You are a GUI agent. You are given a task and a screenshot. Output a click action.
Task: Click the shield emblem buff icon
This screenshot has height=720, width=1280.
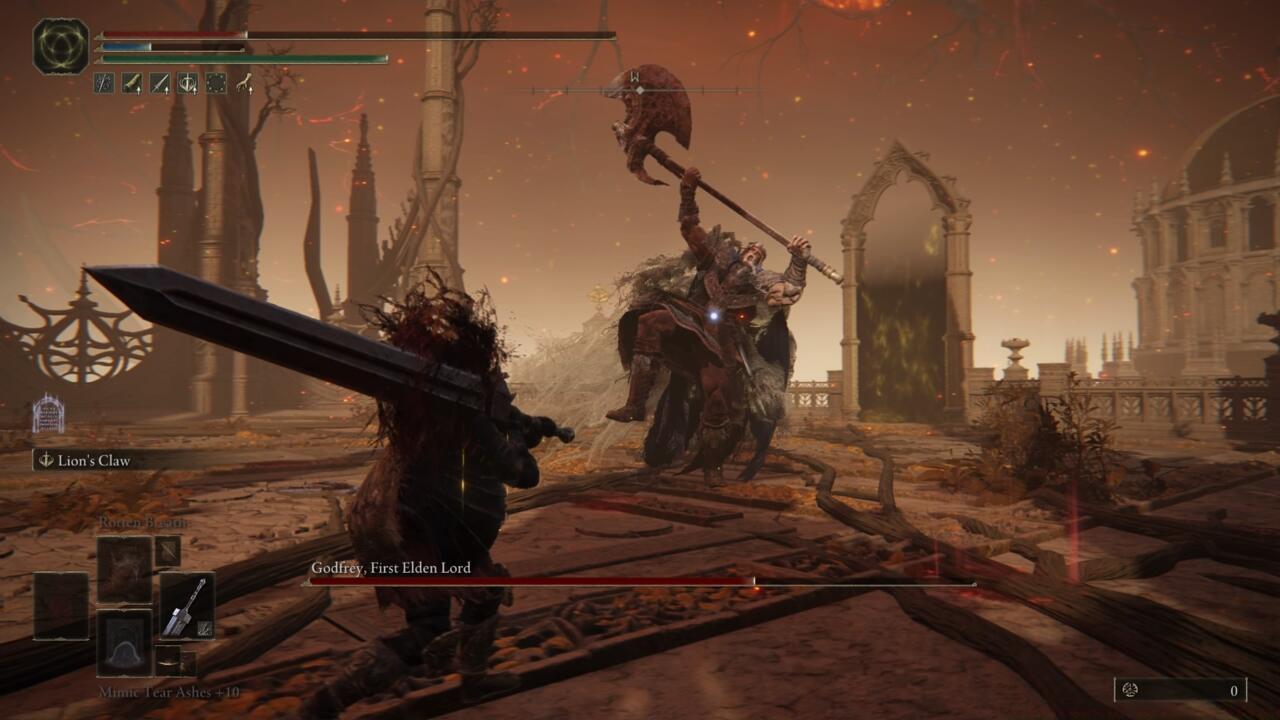point(186,83)
